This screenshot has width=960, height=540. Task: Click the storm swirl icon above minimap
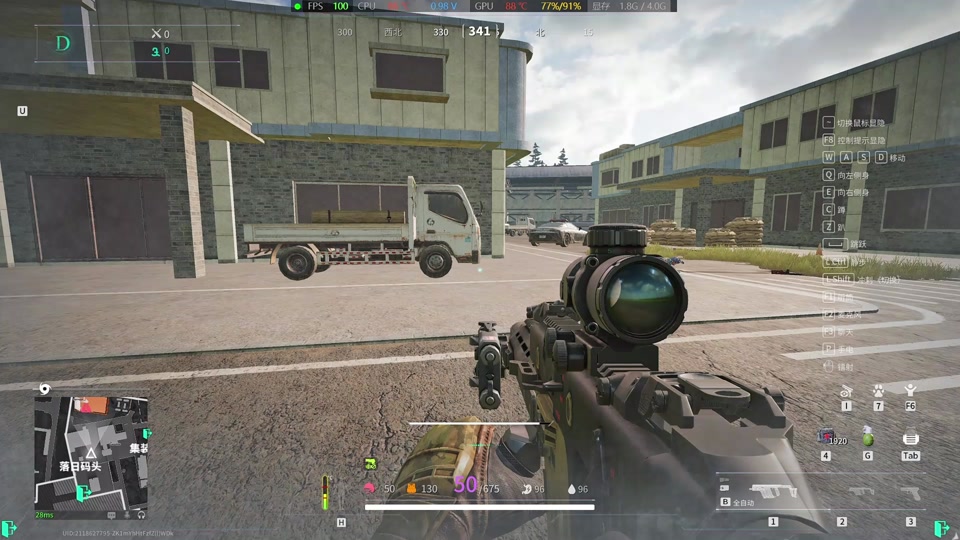click(45, 388)
